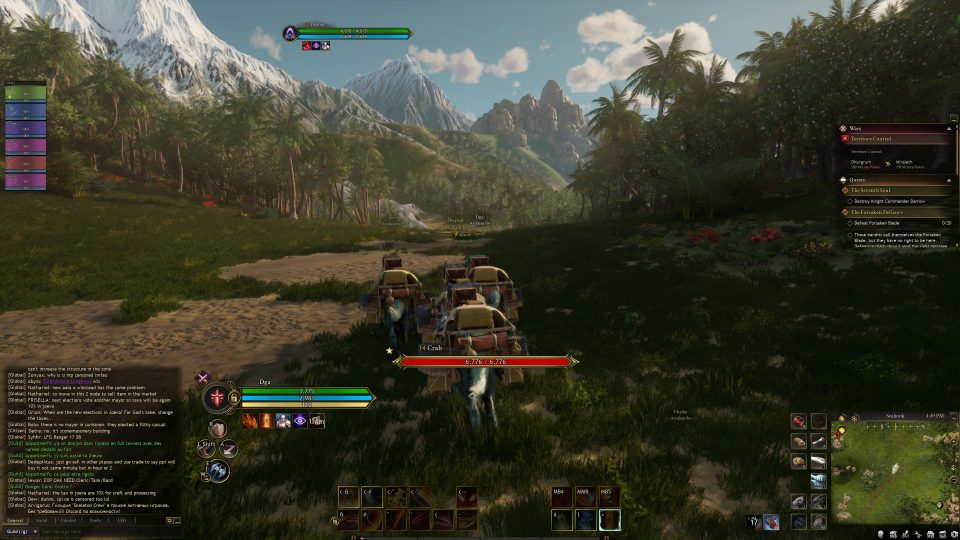
Task: Open the Social chat tab
Action: point(41,520)
